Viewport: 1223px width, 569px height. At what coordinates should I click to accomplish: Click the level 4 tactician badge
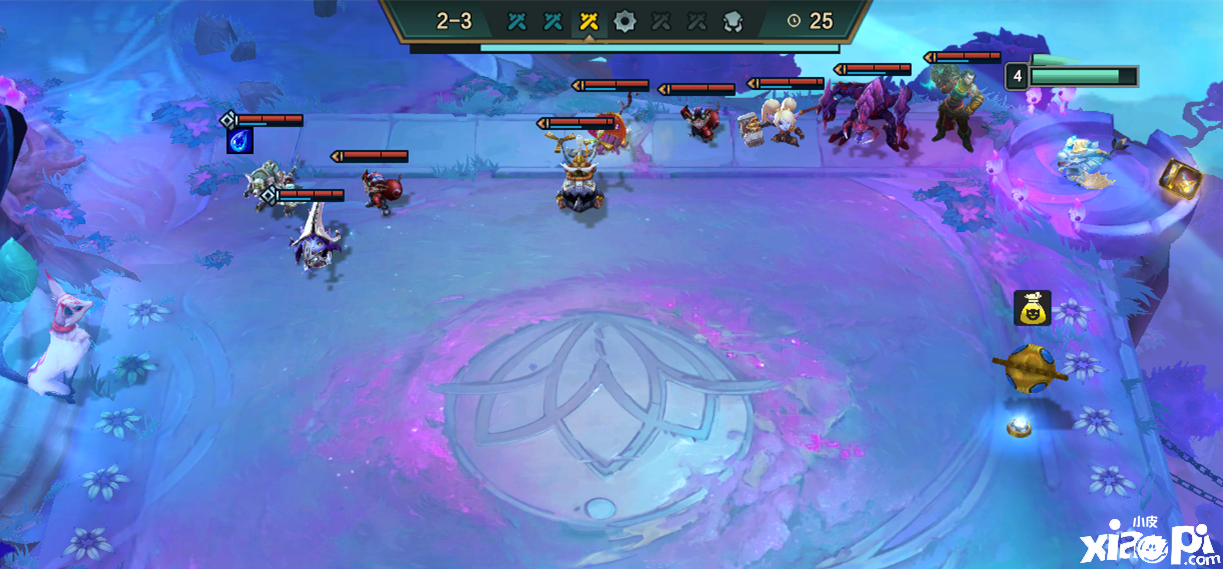pyautogui.click(x=1017, y=77)
